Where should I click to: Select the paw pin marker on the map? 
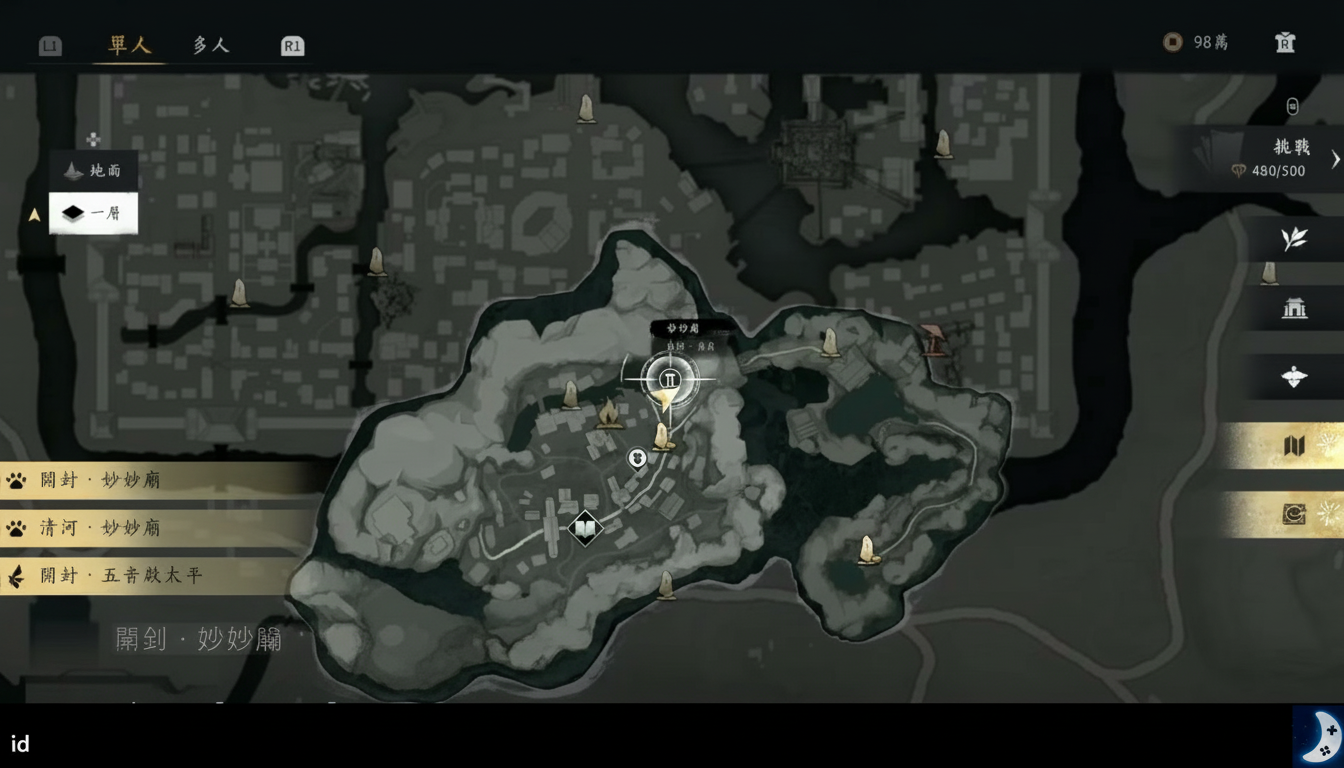pyautogui.click(x=637, y=458)
